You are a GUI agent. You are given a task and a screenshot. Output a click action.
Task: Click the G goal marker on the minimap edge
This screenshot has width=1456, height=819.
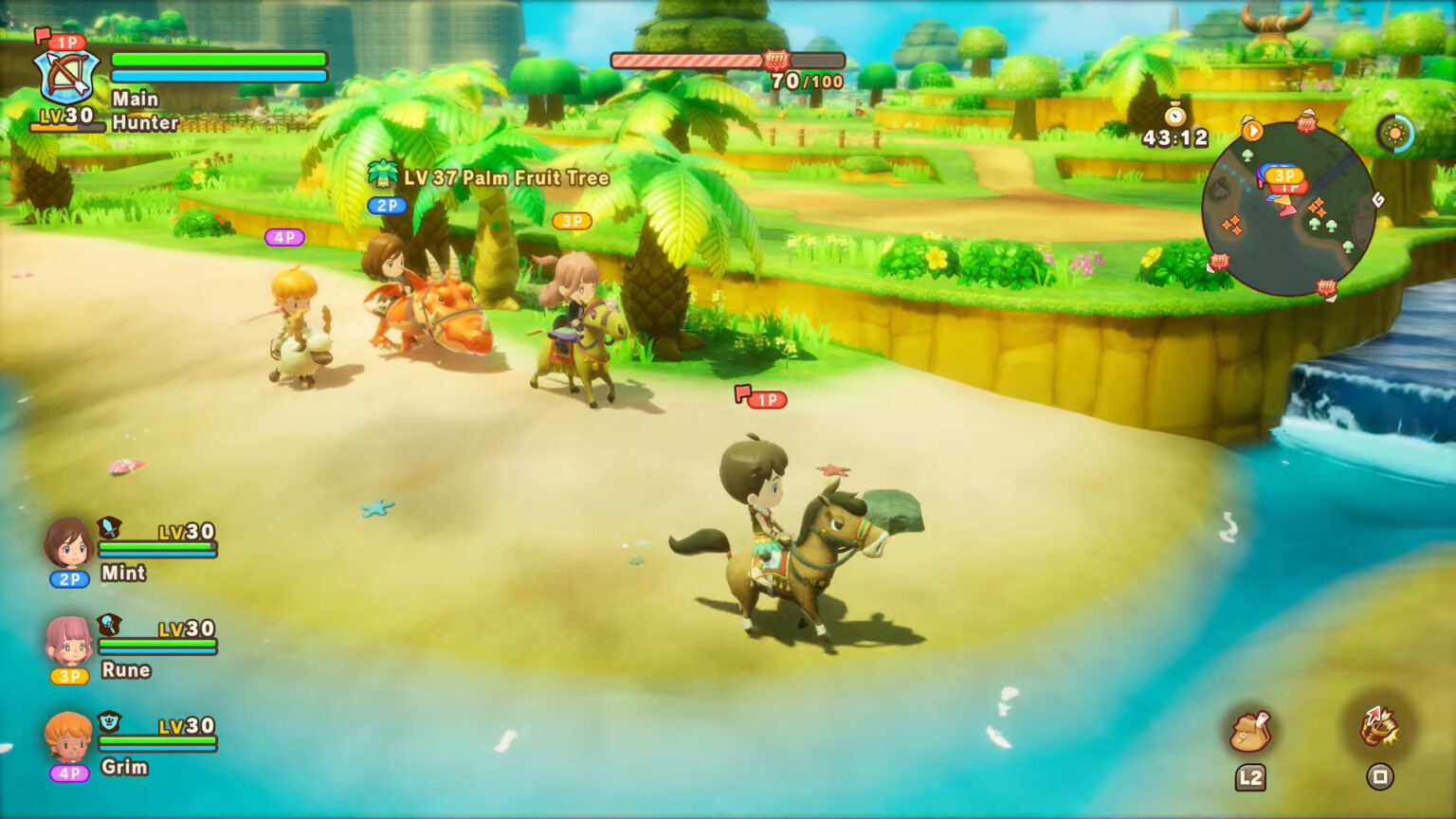[x=1379, y=200]
